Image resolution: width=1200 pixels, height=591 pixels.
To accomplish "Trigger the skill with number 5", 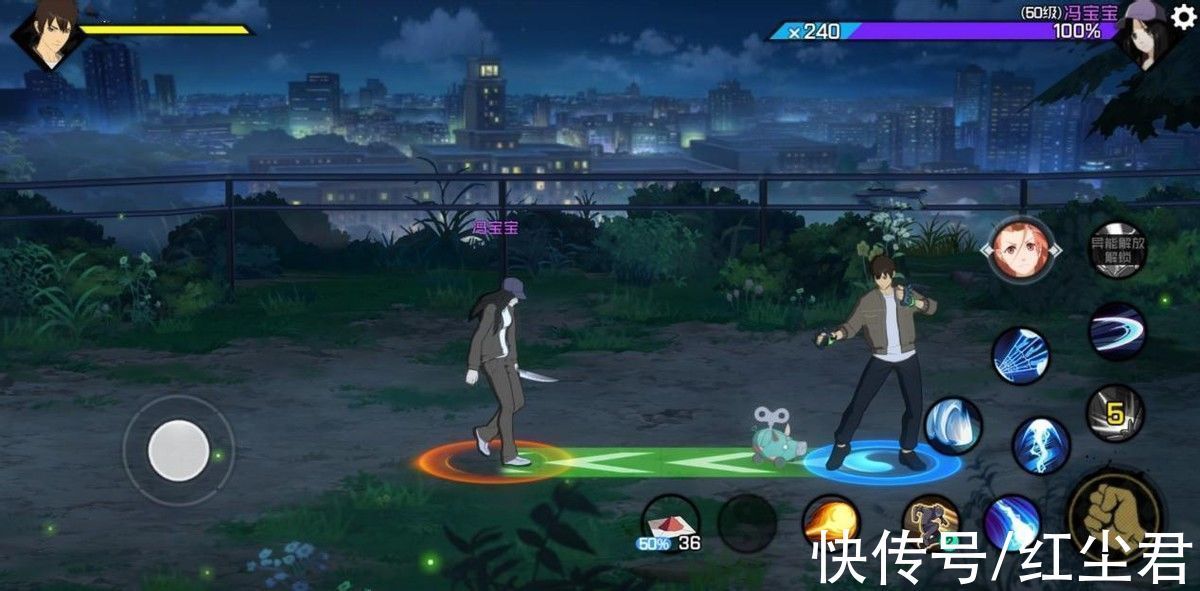I will (x=1114, y=412).
